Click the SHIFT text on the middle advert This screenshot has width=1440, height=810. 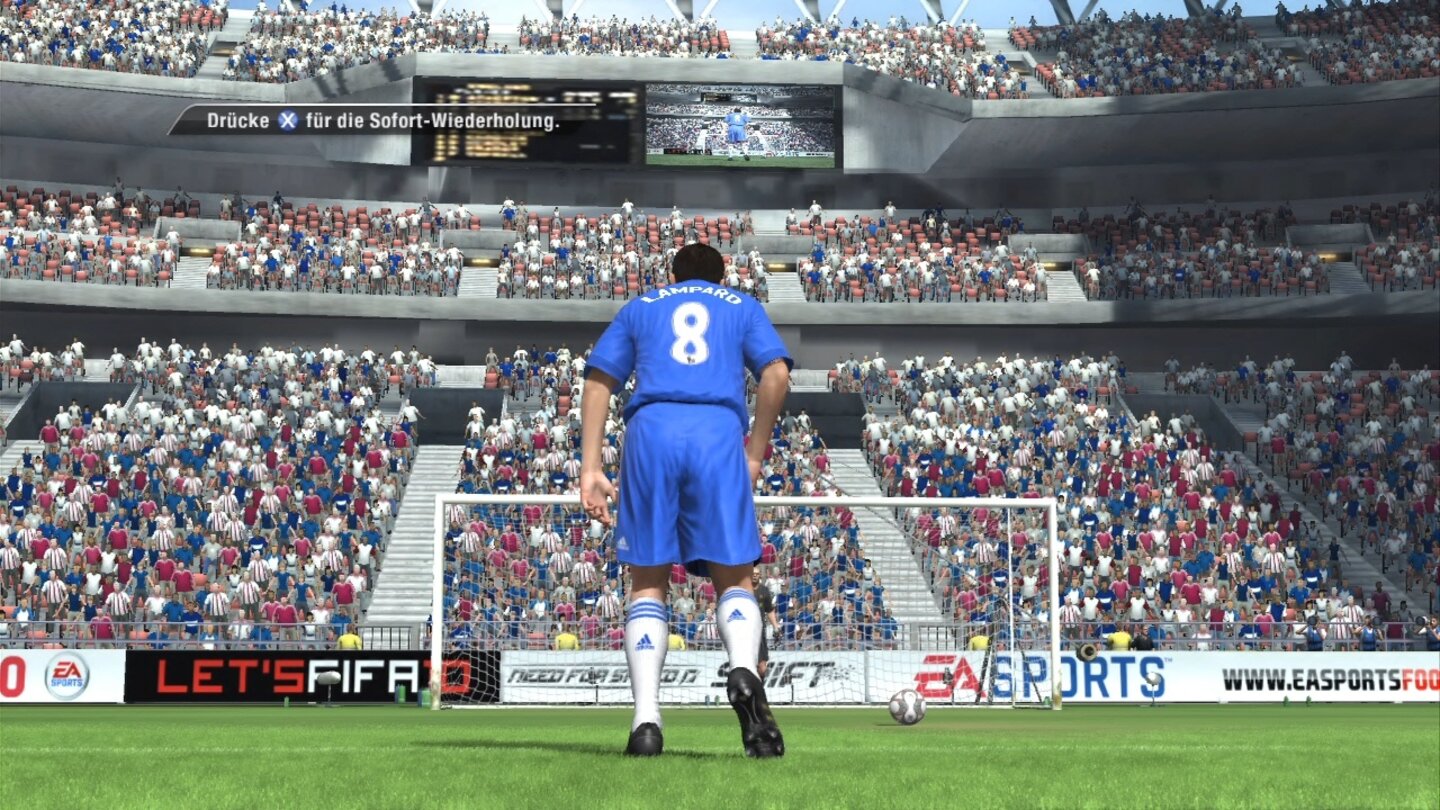coord(790,672)
